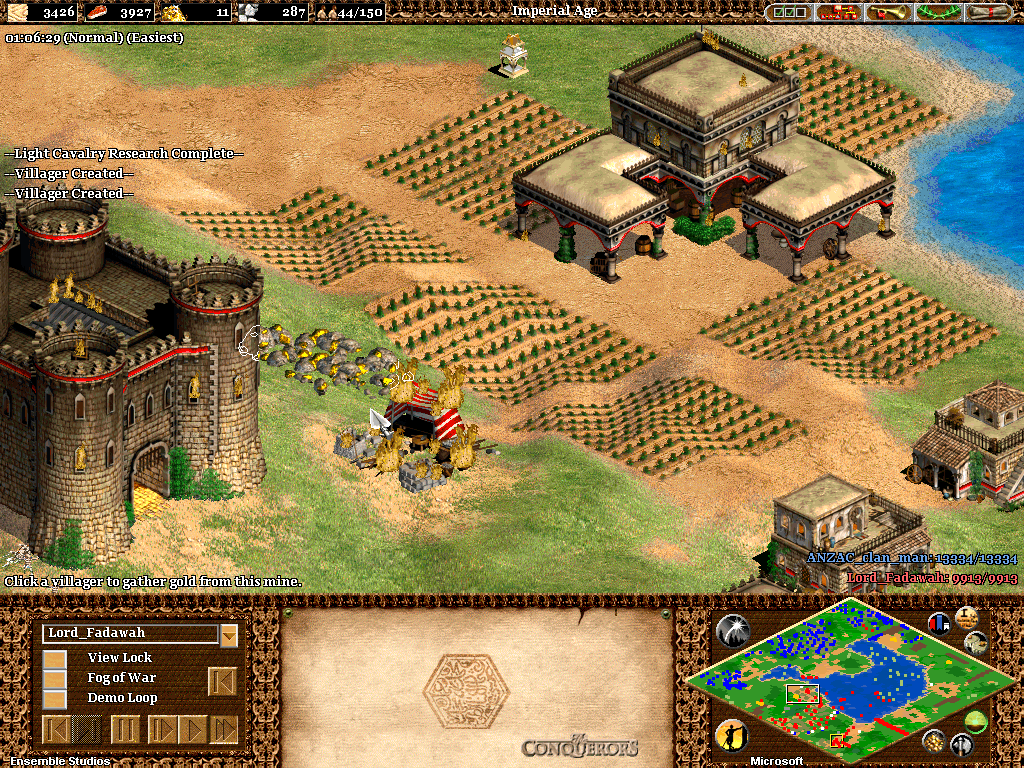
Task: Switch minimap to economic mode gold icon
Action: tap(934, 740)
